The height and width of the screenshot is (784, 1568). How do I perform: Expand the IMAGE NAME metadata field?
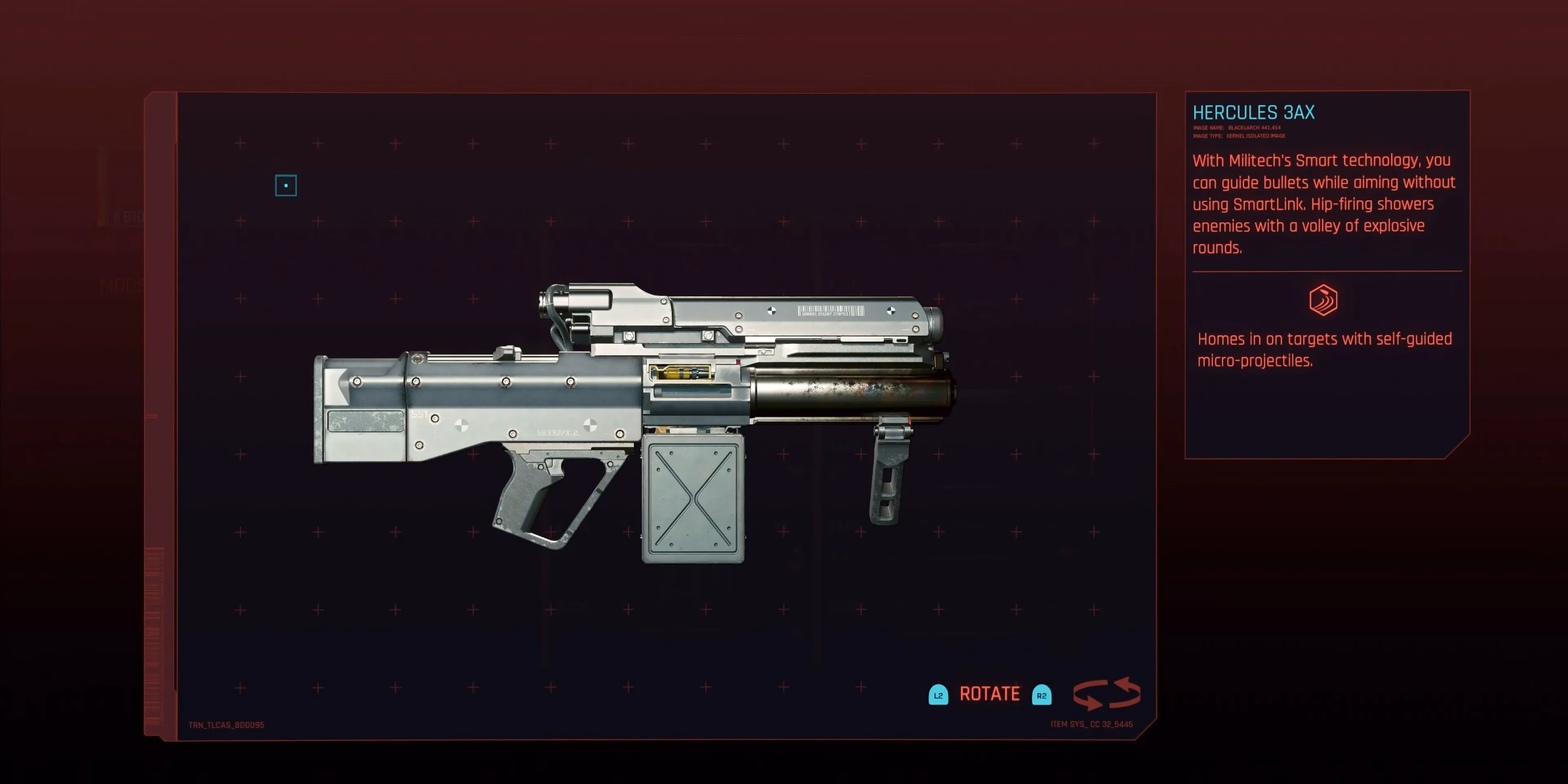(1239, 128)
